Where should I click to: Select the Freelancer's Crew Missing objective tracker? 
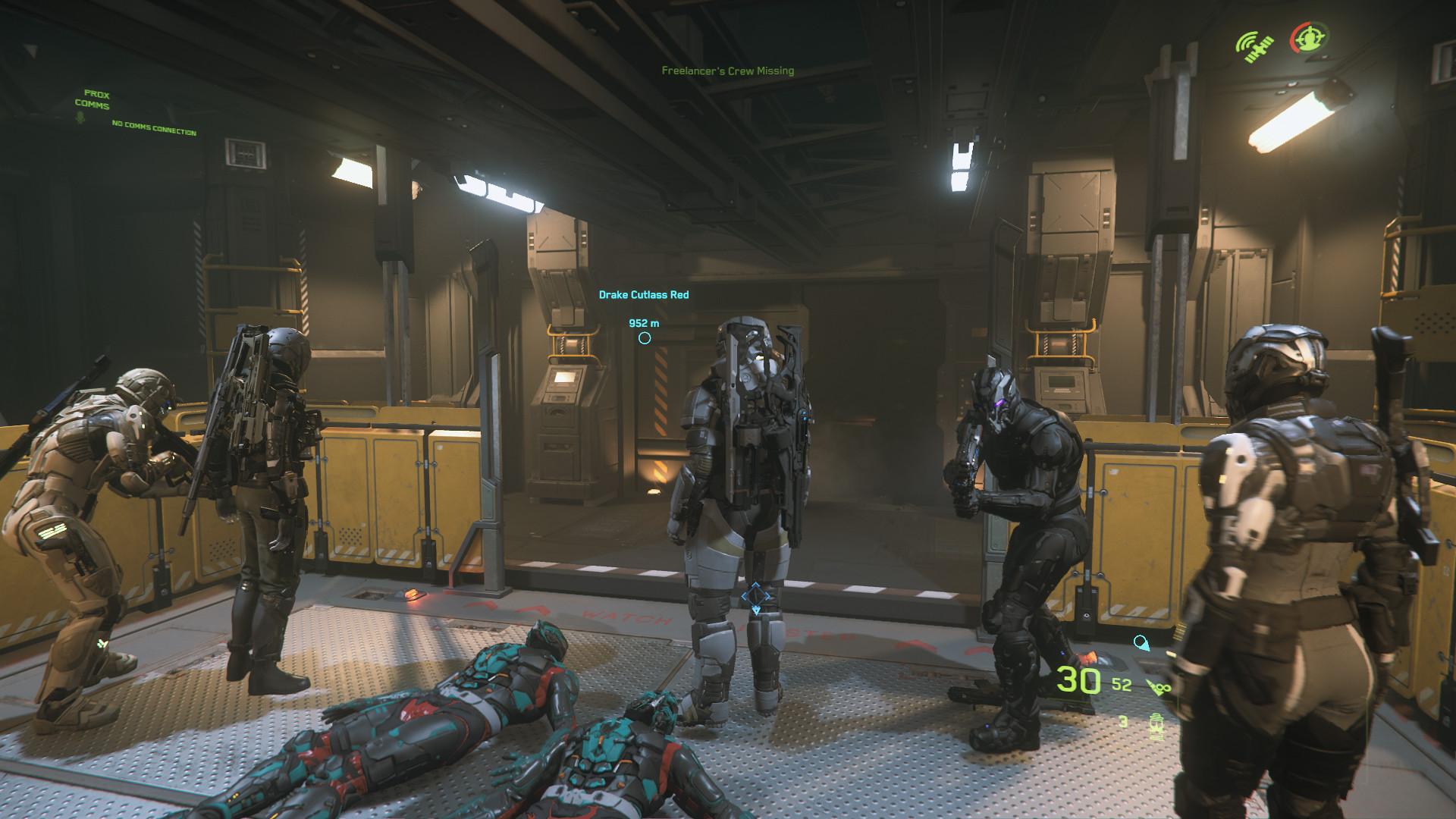pyautogui.click(x=727, y=71)
